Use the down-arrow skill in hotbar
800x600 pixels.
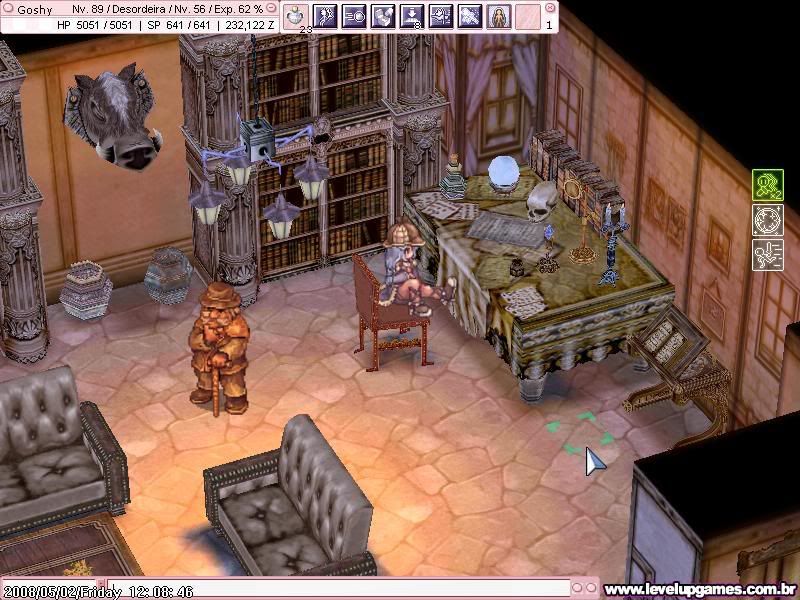411,16
